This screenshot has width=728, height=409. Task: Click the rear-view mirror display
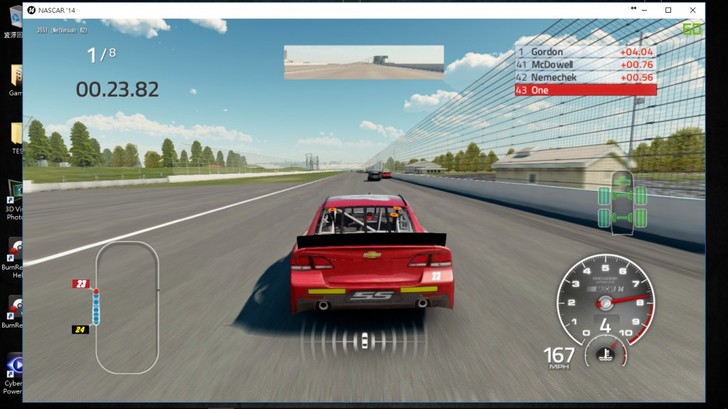363,62
